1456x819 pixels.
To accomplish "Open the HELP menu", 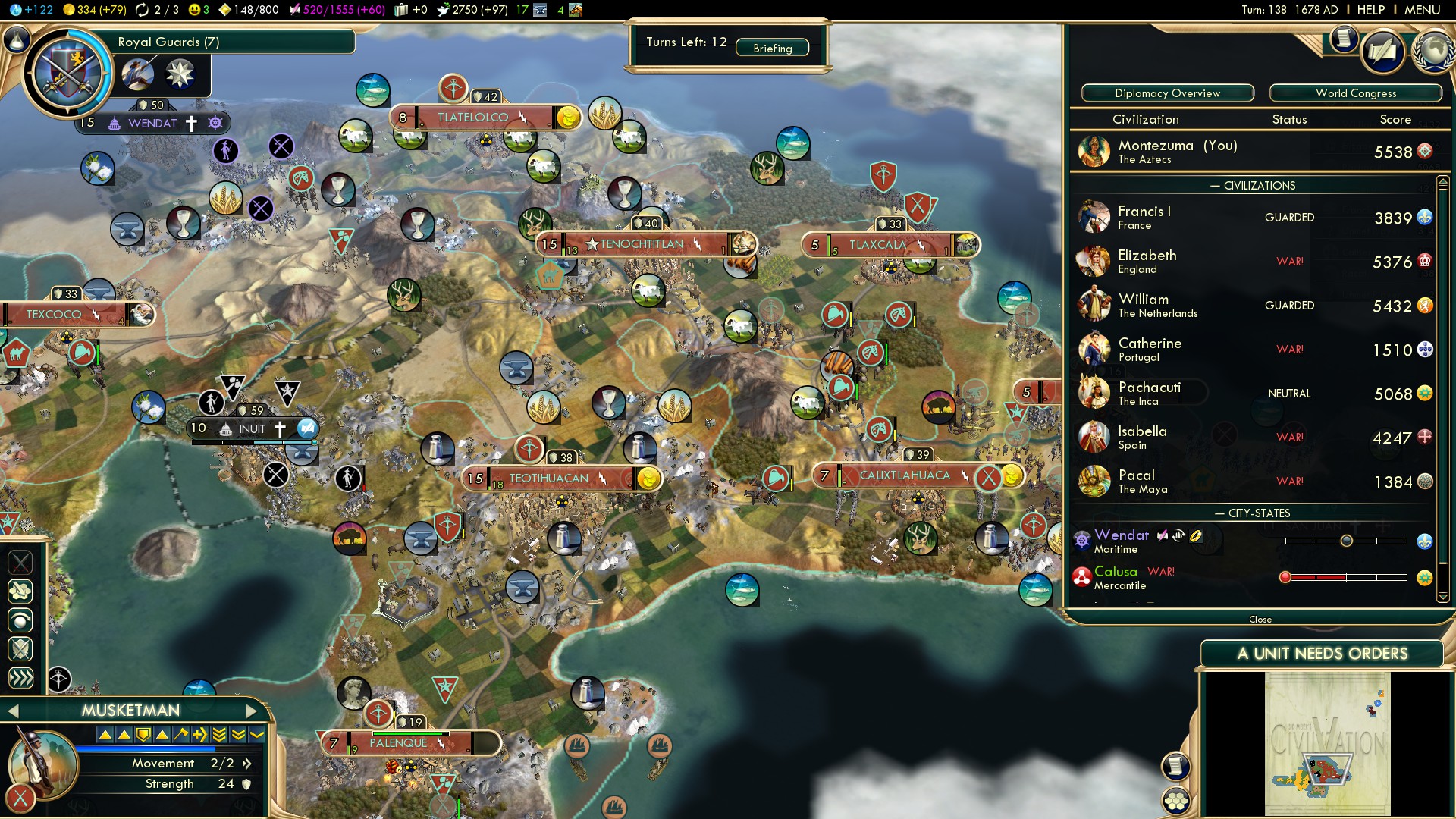I will click(1370, 10).
